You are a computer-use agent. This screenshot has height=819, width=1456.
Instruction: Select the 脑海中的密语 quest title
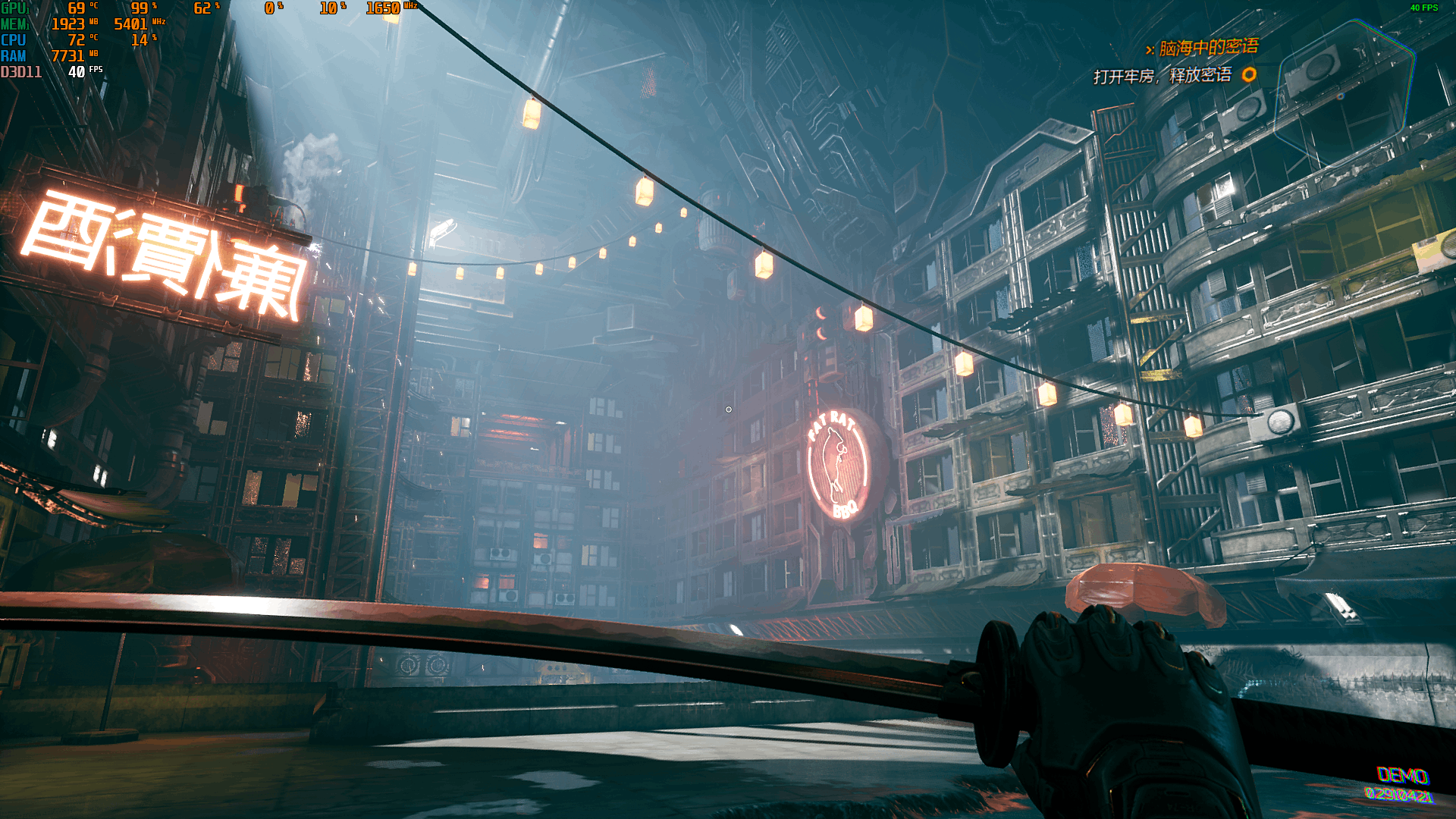[x=1208, y=49]
